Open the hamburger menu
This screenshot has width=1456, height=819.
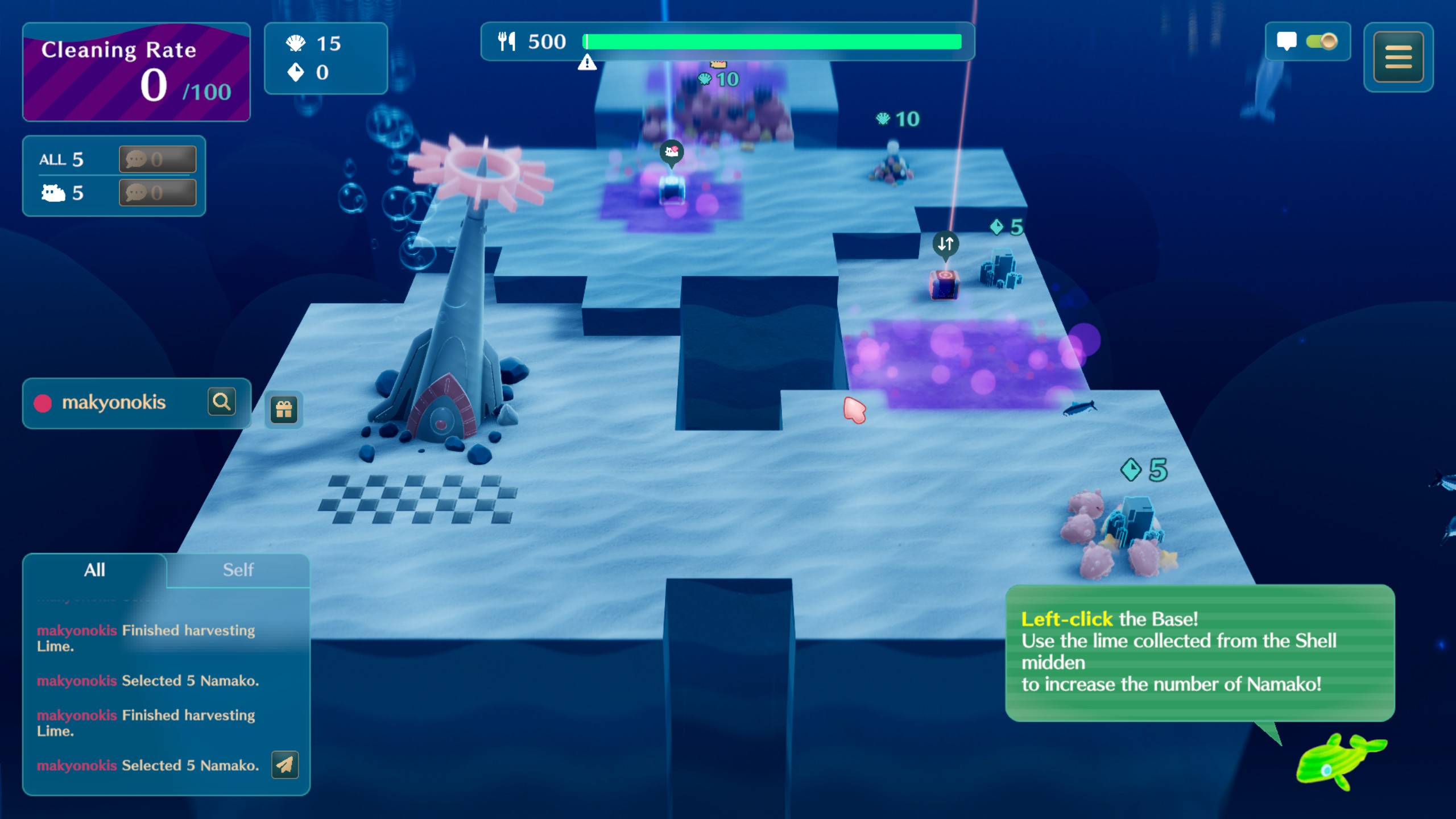pos(1398,57)
